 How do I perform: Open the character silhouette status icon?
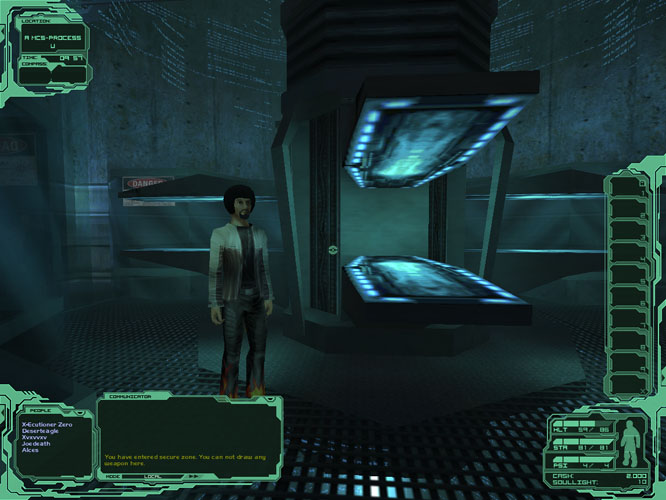pyautogui.click(x=631, y=442)
